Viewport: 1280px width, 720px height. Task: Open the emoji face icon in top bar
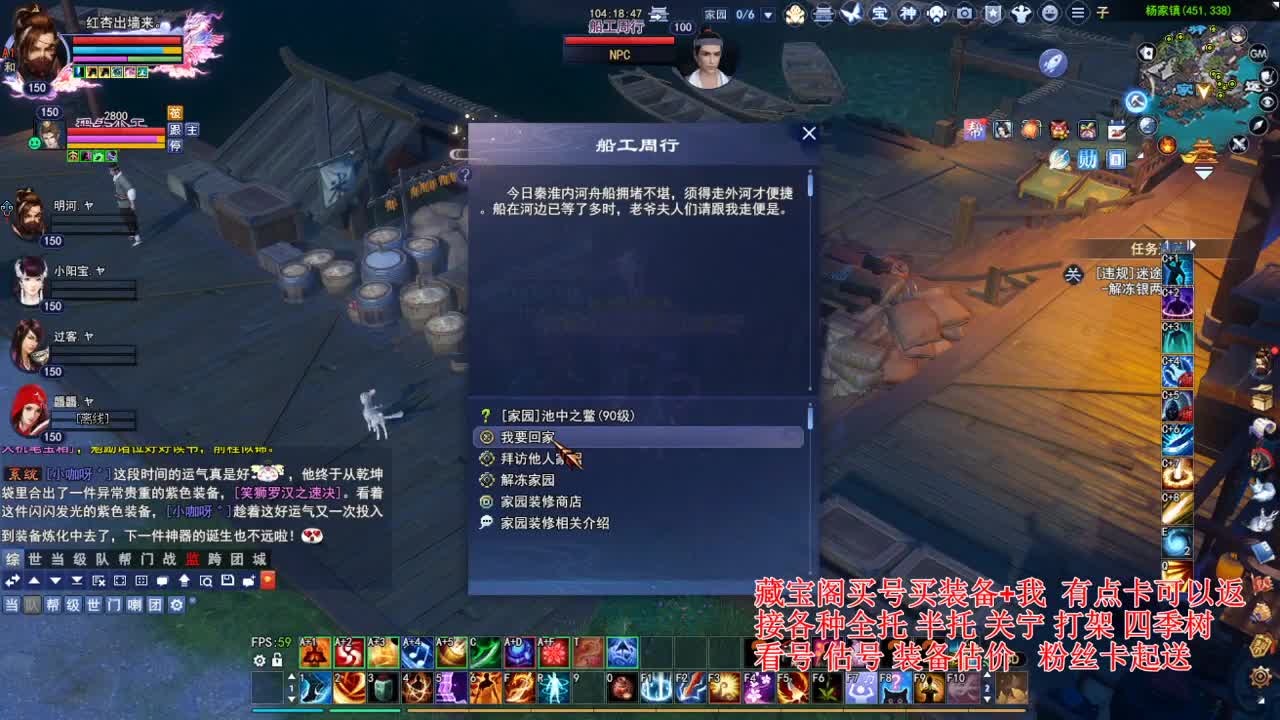tap(1050, 15)
